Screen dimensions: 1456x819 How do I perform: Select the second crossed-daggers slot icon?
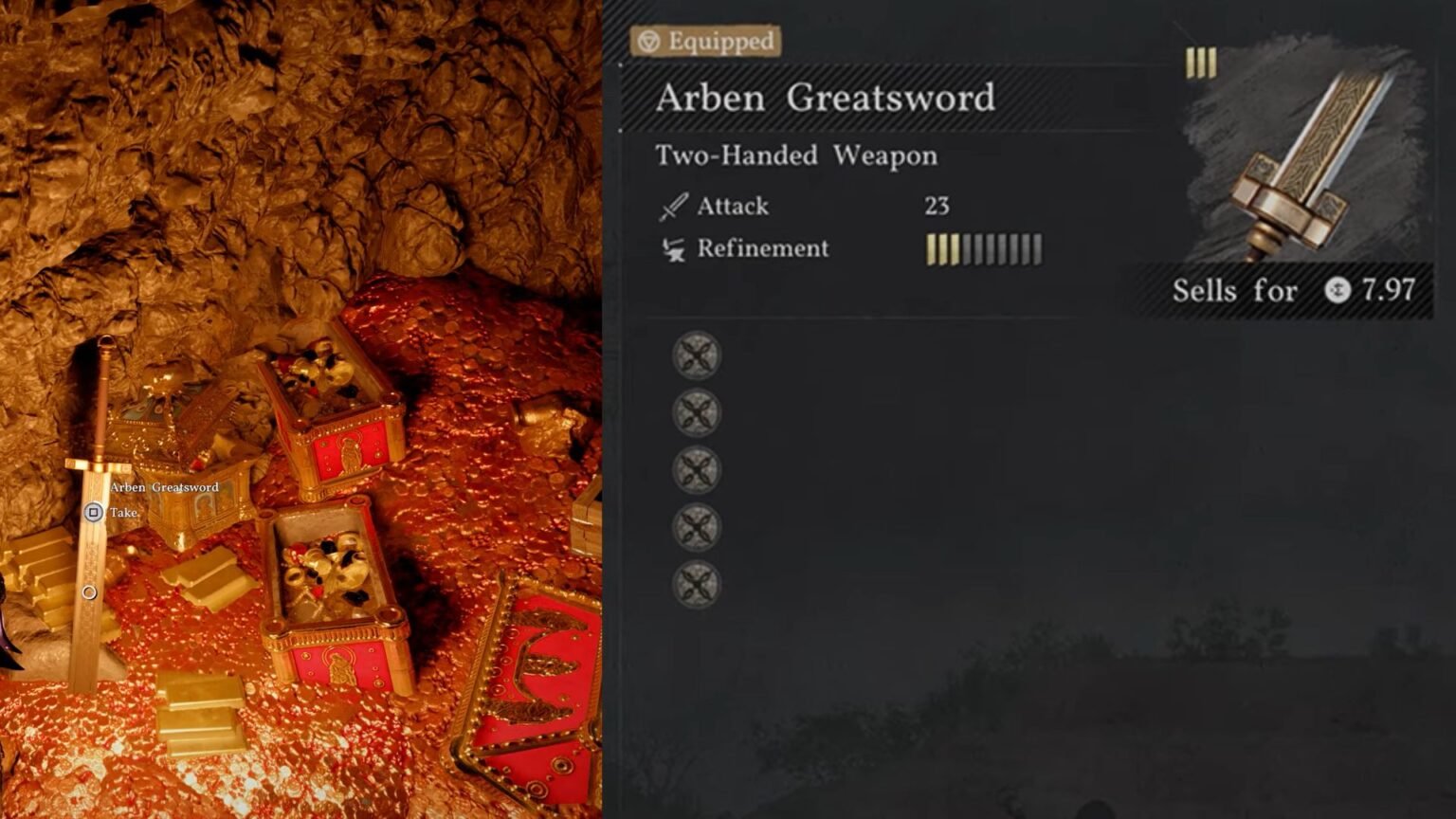tap(697, 414)
